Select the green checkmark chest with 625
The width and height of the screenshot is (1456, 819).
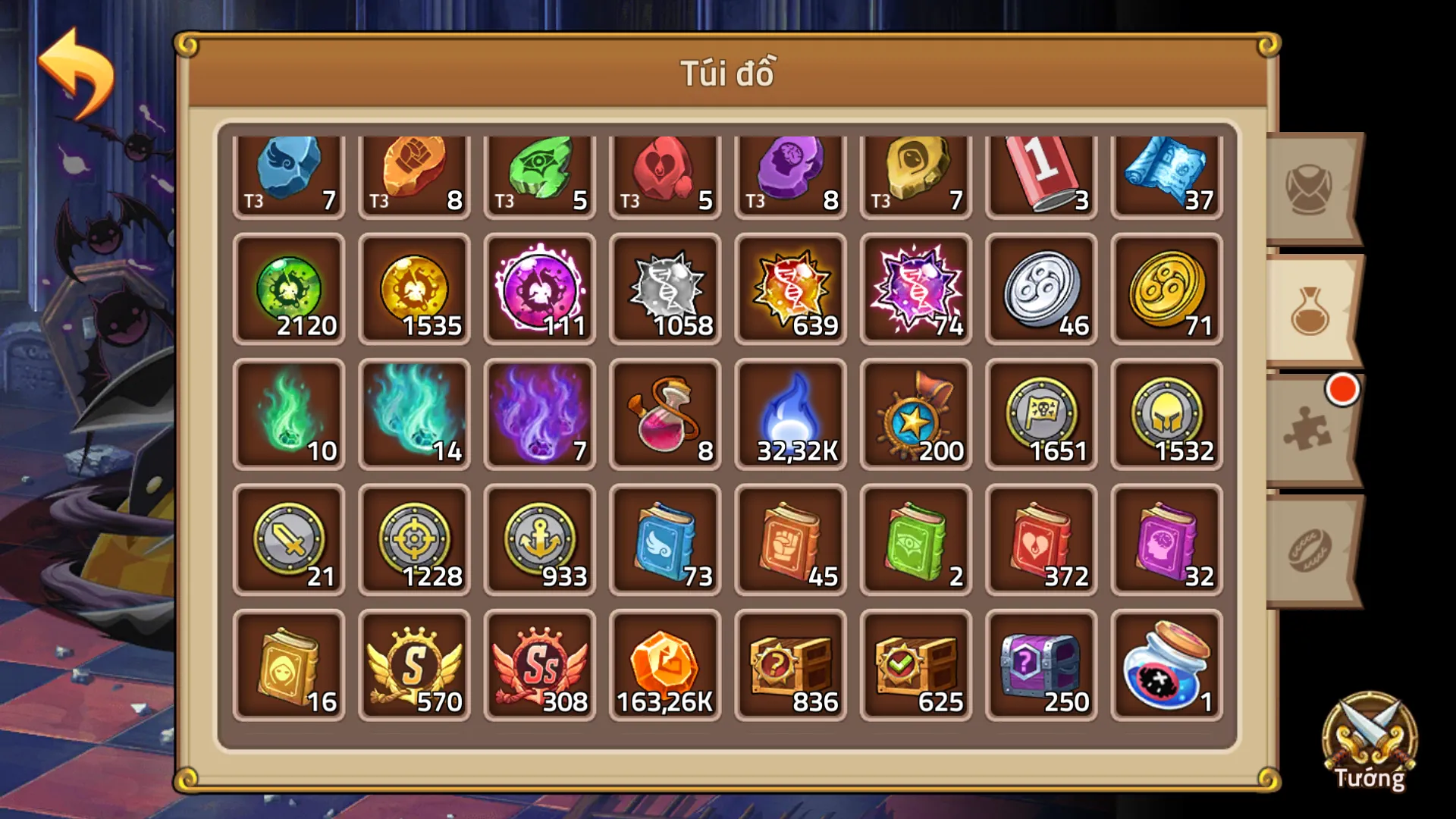coord(915,664)
